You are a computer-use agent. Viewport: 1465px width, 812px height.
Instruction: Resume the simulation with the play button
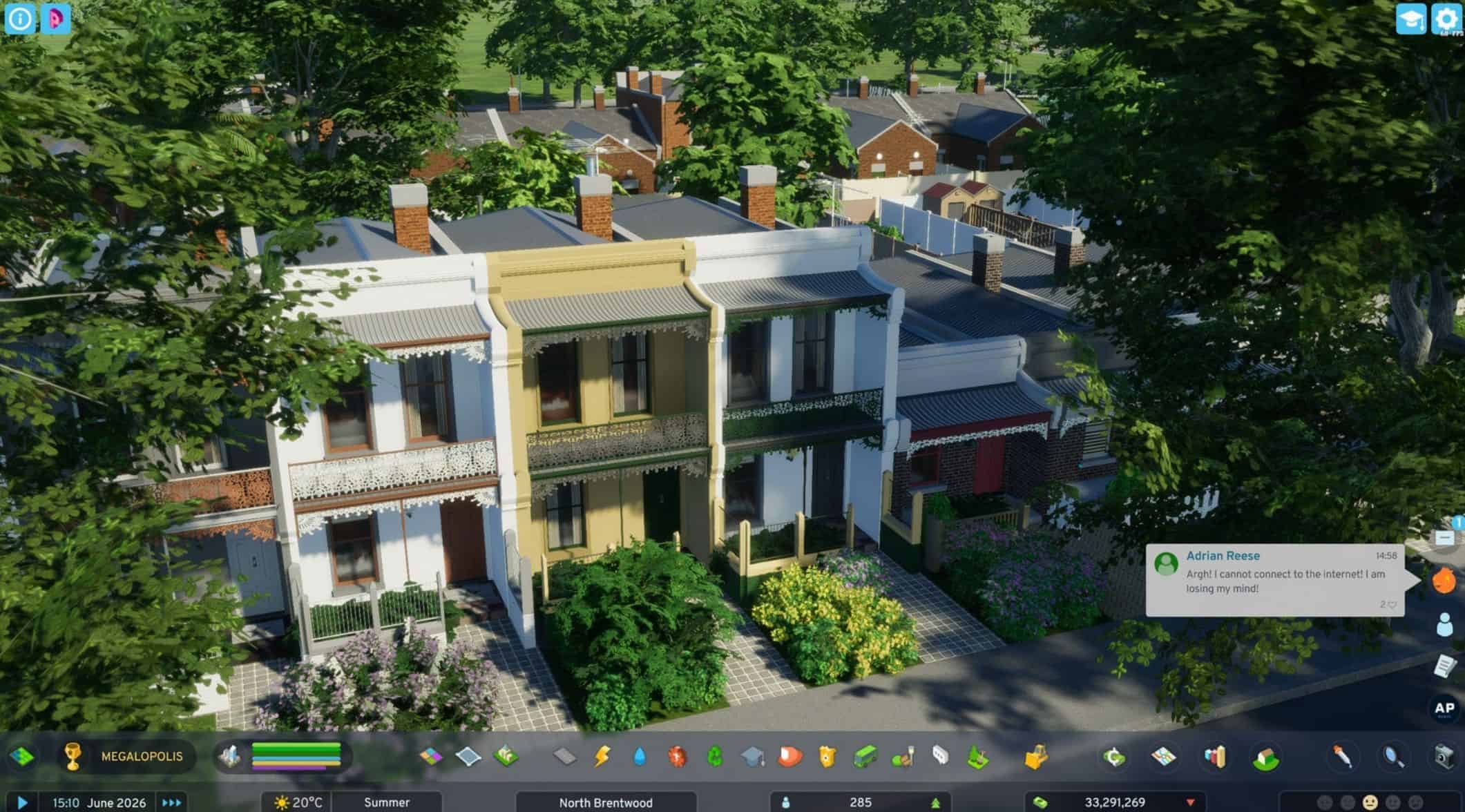click(22, 802)
